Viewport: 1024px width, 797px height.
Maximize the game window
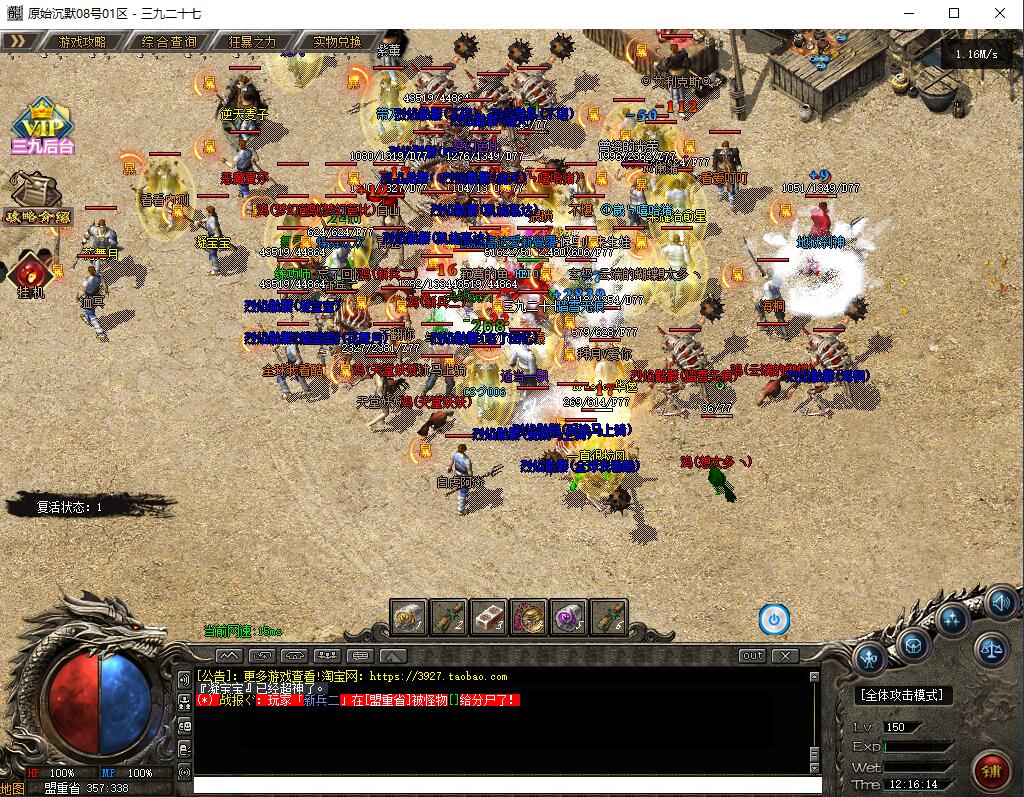[954, 13]
